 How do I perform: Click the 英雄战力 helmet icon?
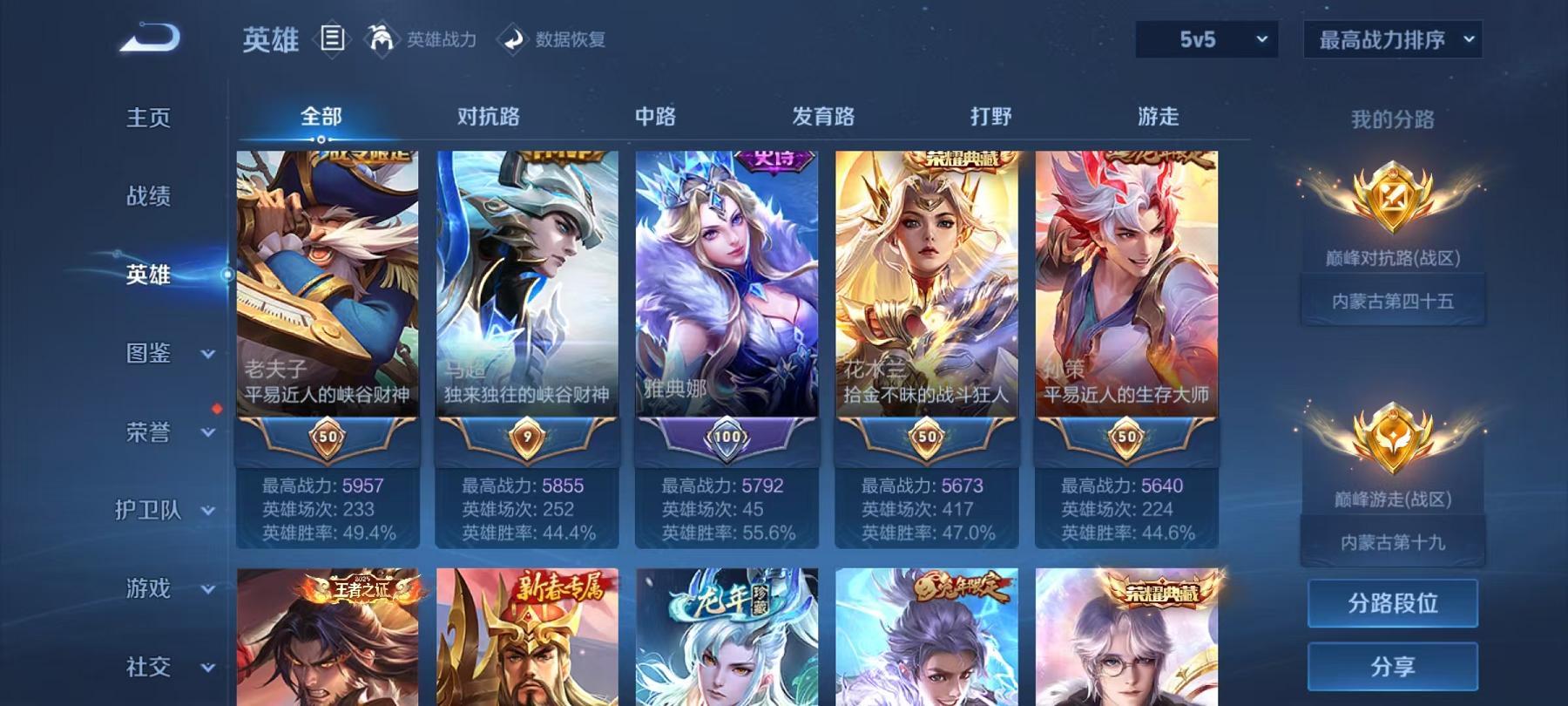point(379,39)
